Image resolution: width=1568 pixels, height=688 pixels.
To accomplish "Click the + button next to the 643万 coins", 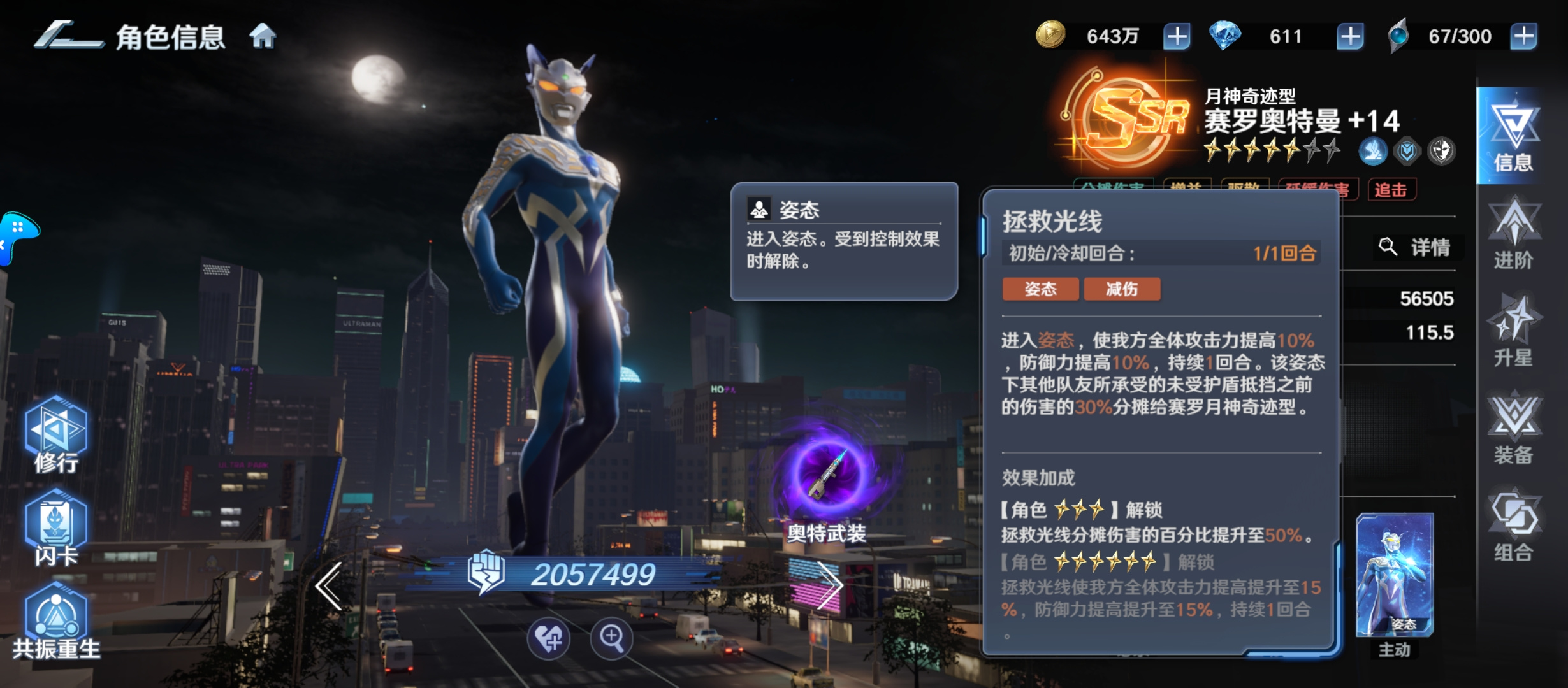I will click(x=1176, y=36).
